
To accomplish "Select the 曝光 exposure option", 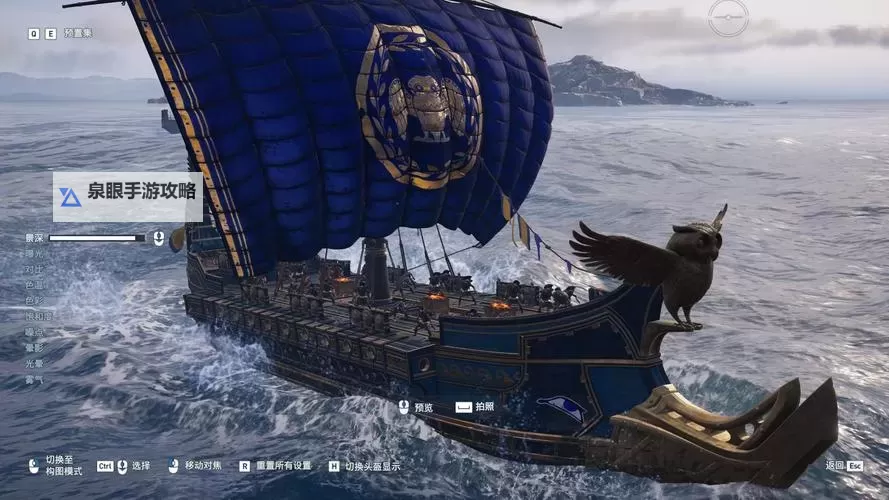I will 35,254.
